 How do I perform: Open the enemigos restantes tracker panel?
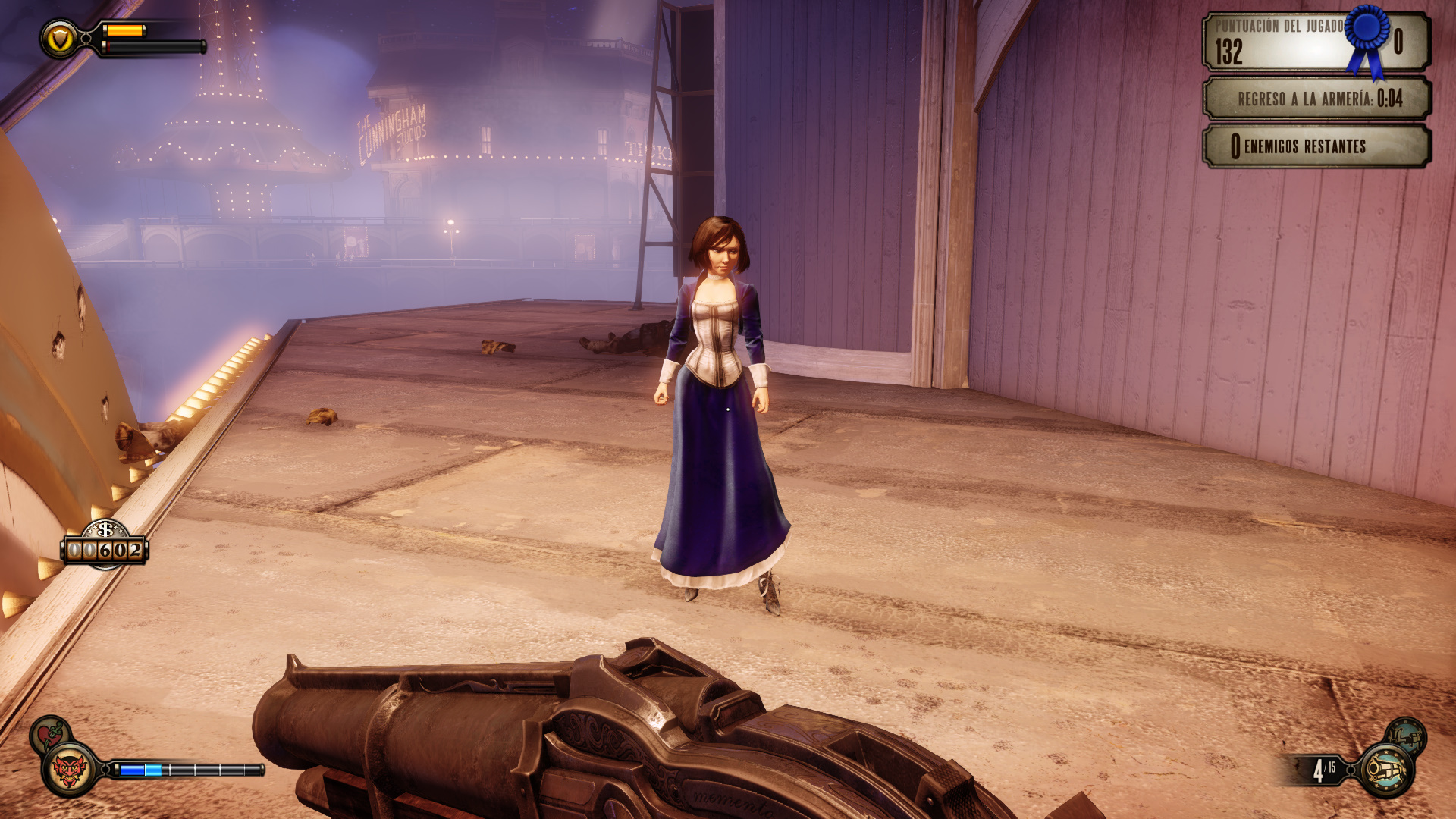(1316, 146)
